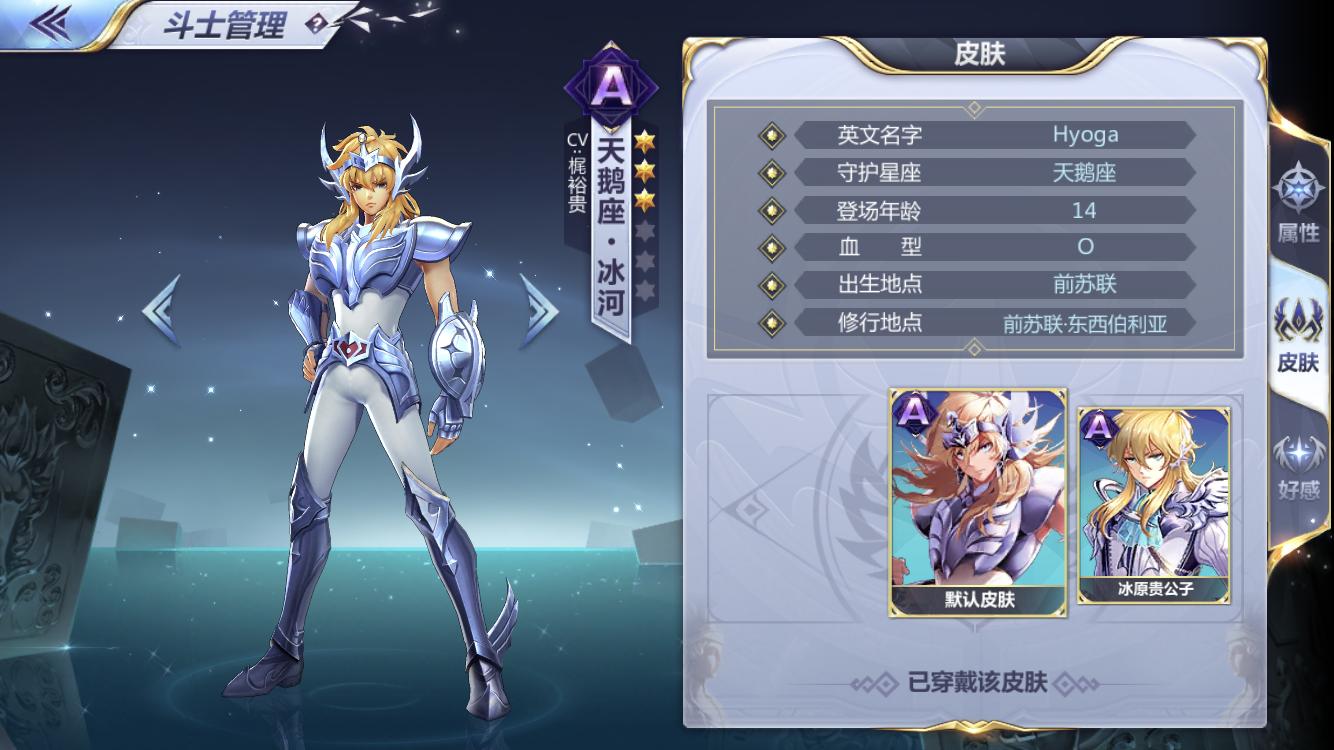Viewport: 1334px width, 750px height.
Task: Click the gold medal icon beside 英文名字 row
Action: click(x=771, y=135)
